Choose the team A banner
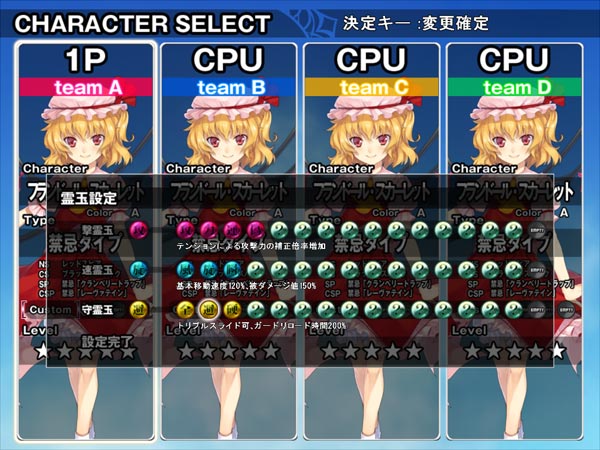 [87, 87]
